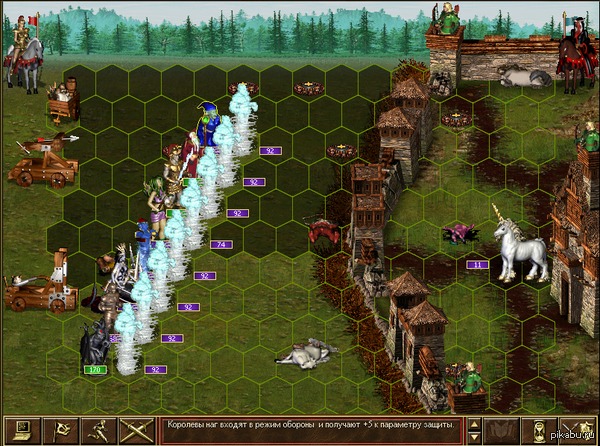Surrender the battle using the flag button
600x446 pixels.
60,430
